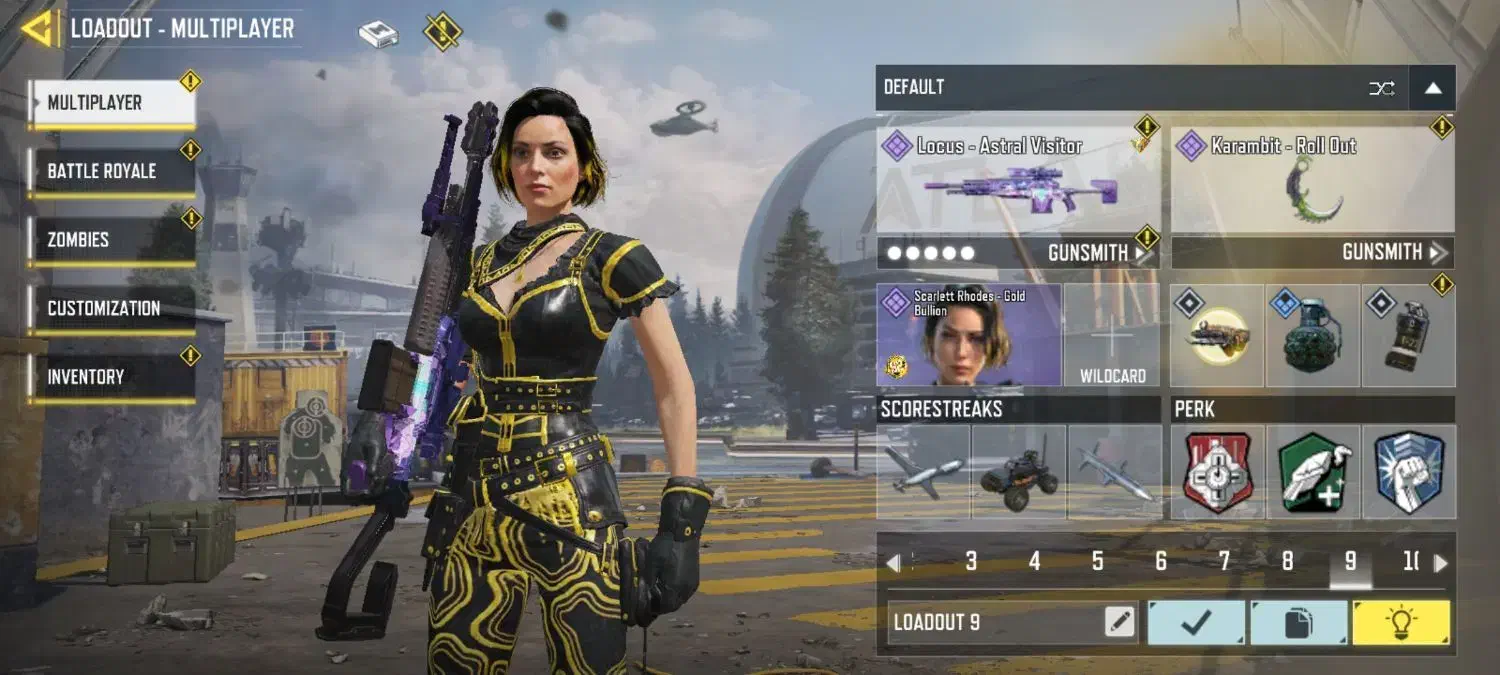Select the red crosshair perk
The image size is (1500, 675).
coord(1217,472)
